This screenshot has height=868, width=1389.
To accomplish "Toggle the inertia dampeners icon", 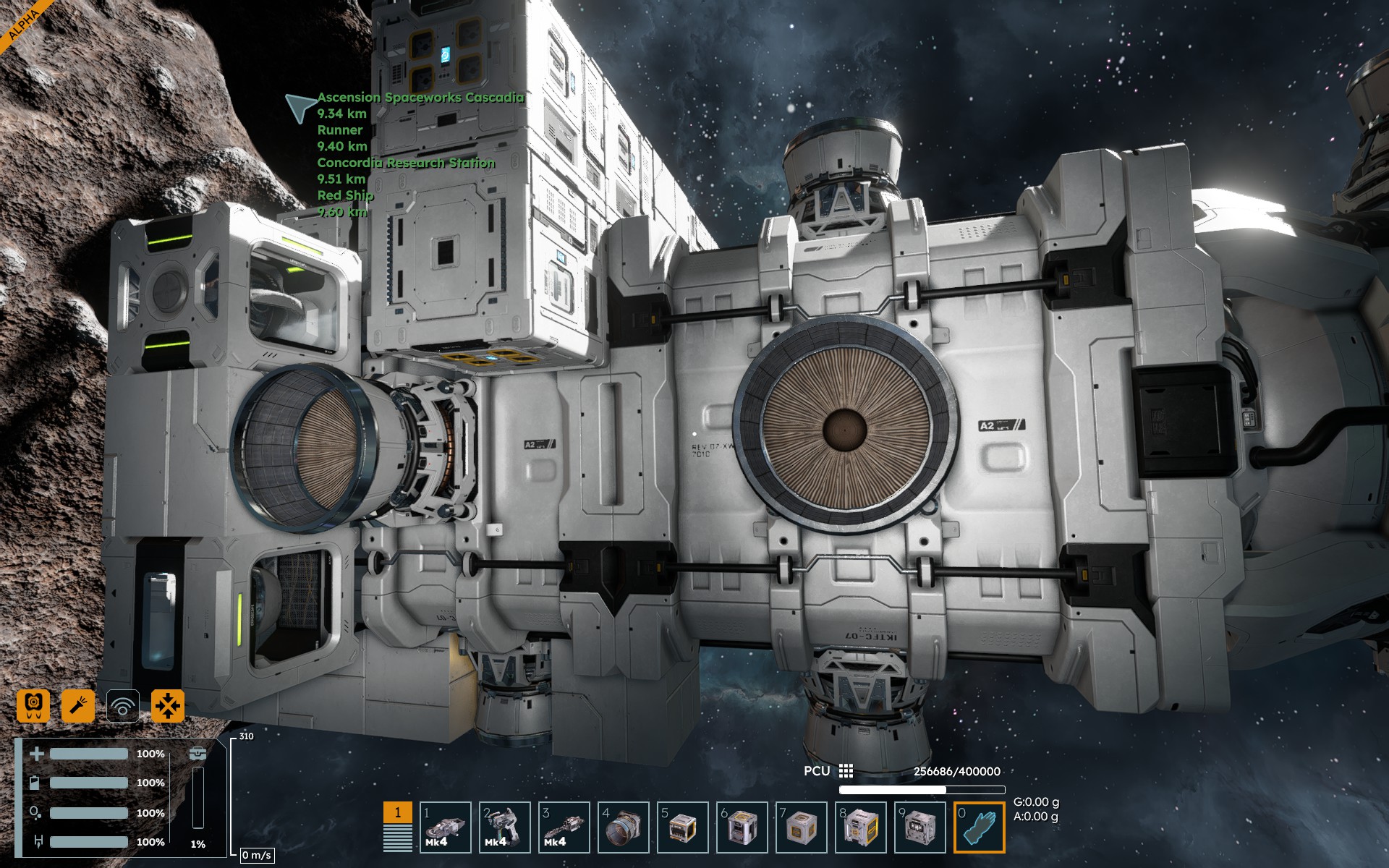I will [x=168, y=705].
